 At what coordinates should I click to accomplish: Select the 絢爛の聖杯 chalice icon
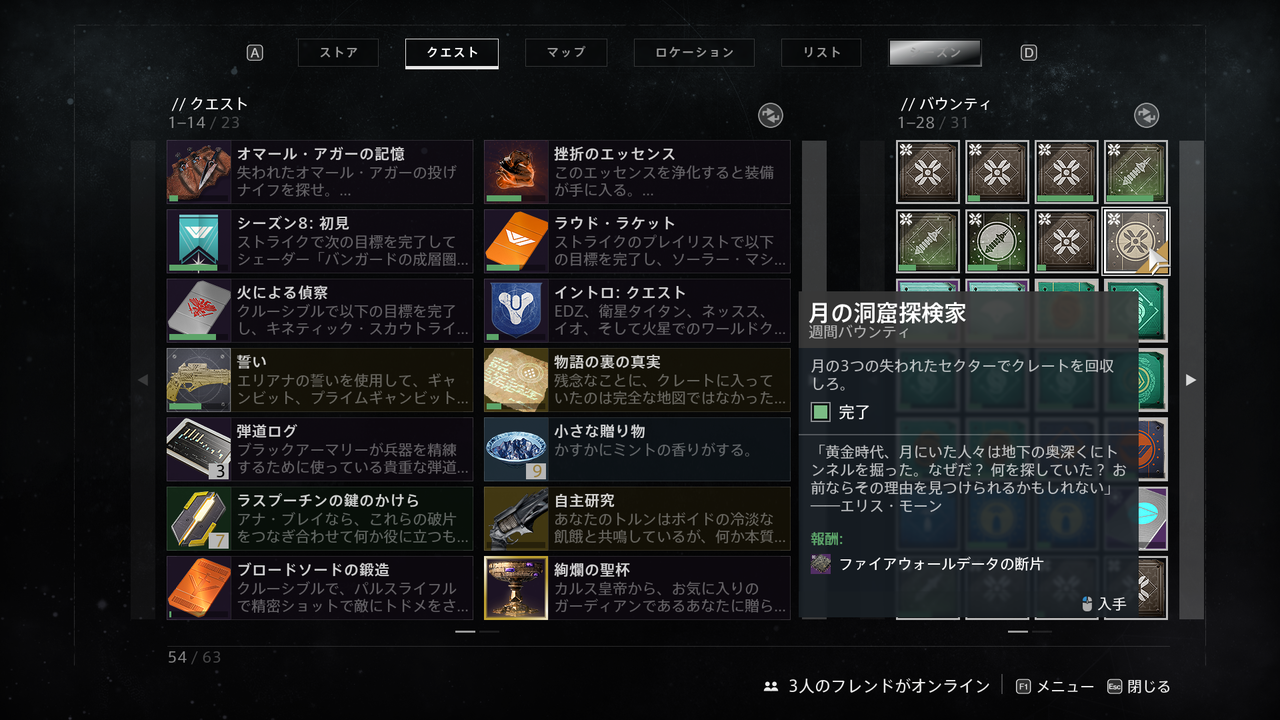515,587
